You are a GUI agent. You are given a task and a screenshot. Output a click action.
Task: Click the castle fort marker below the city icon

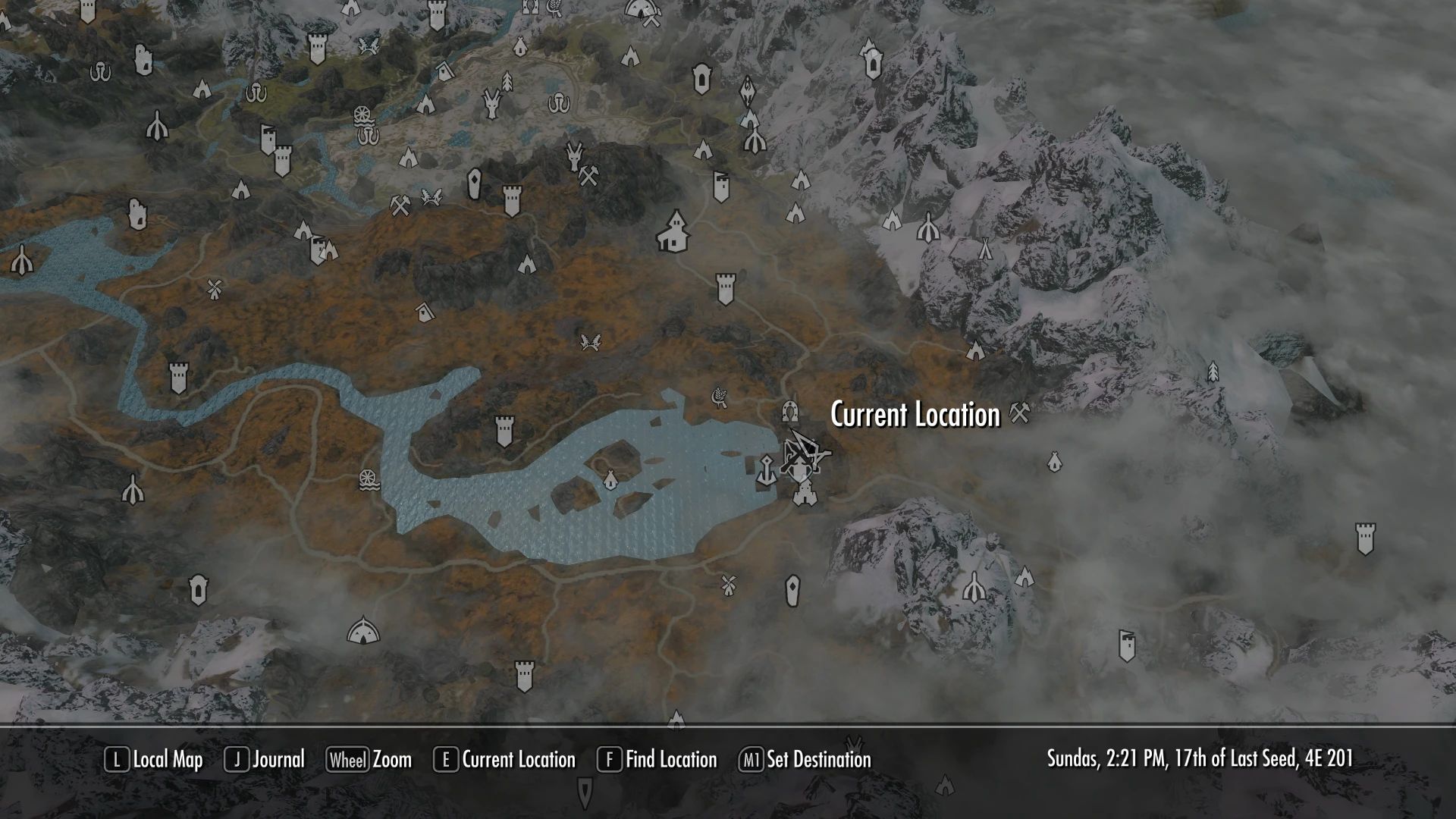tap(805, 499)
